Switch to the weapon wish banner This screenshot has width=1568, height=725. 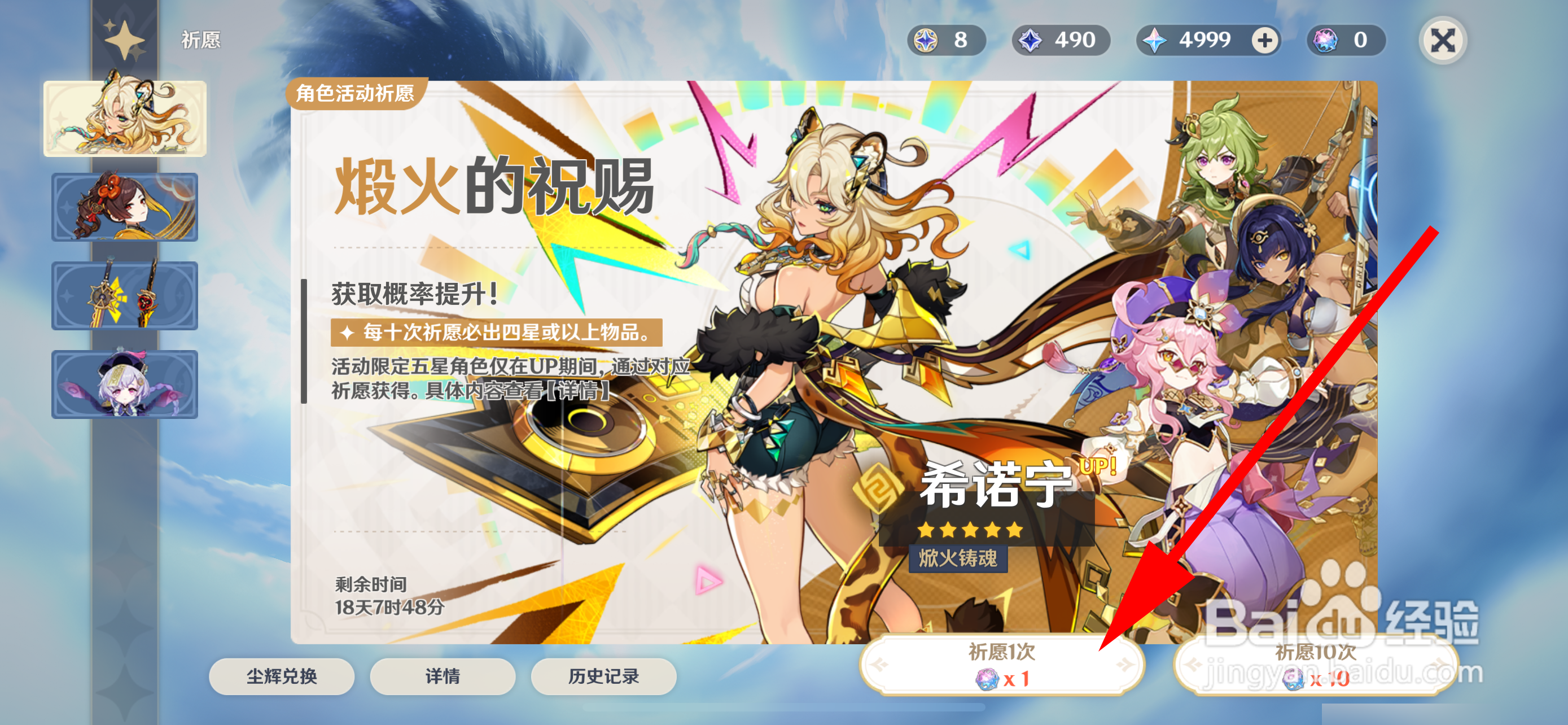tap(125, 296)
